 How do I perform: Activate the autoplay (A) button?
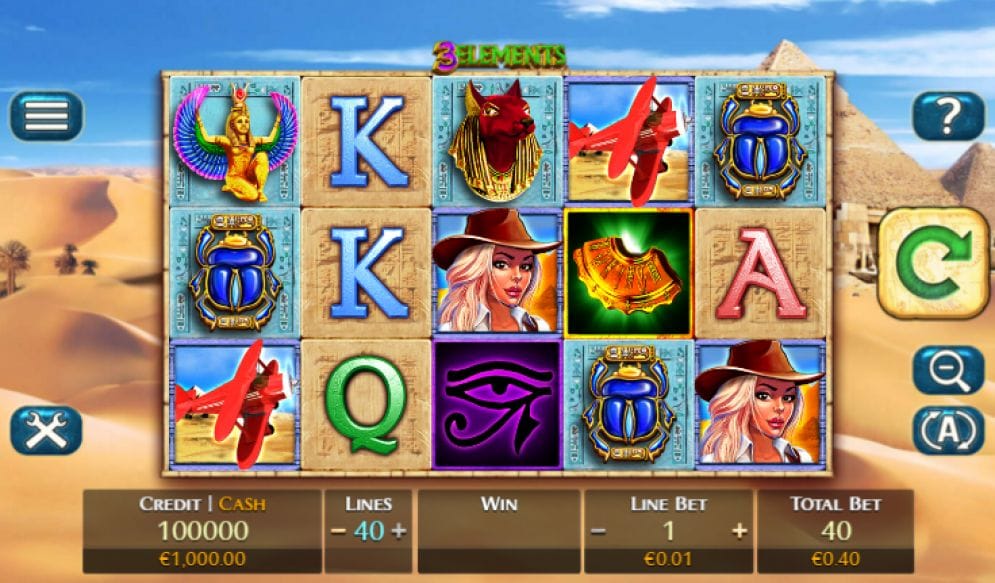(x=948, y=430)
